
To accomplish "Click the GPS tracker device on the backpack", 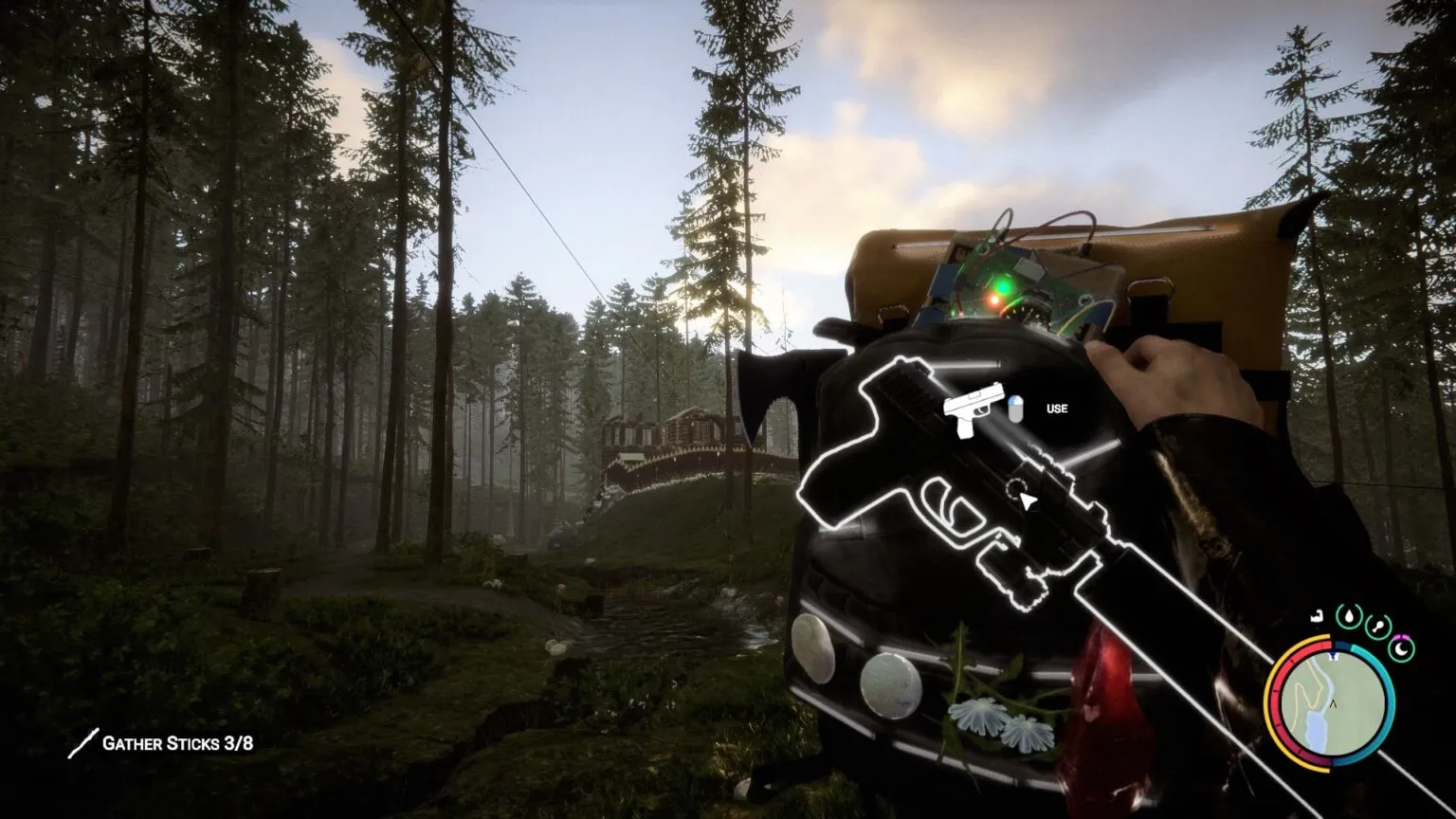I will pyautogui.click(x=1024, y=275).
